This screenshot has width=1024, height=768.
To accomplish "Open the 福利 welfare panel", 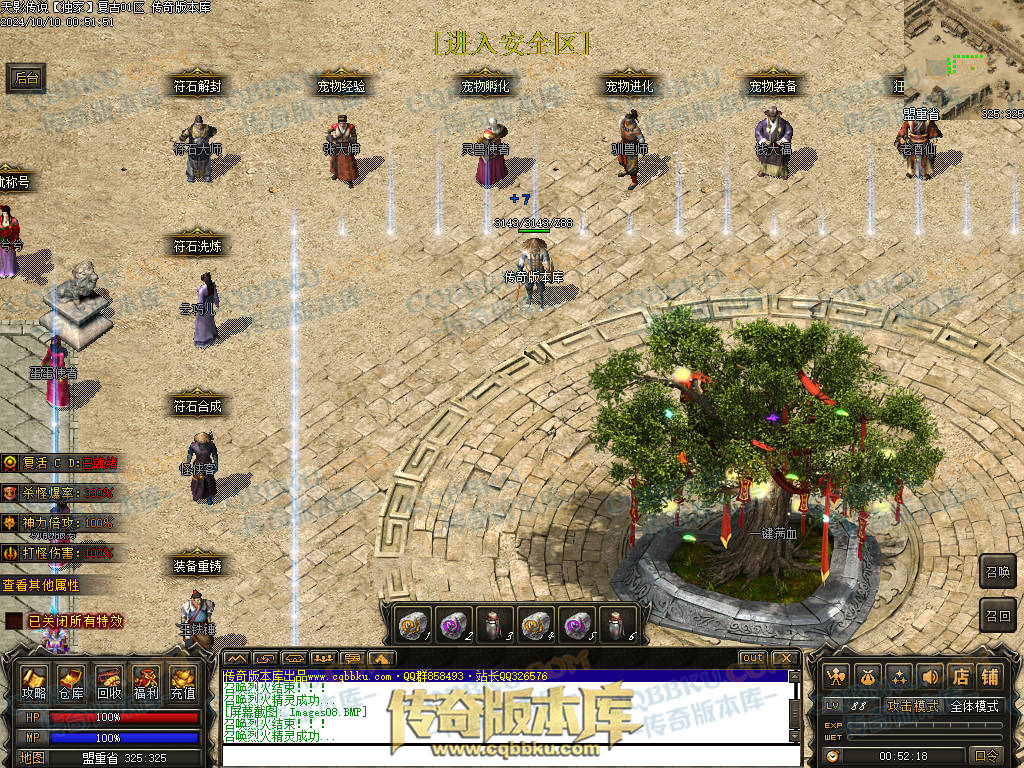I will pyautogui.click(x=146, y=682).
